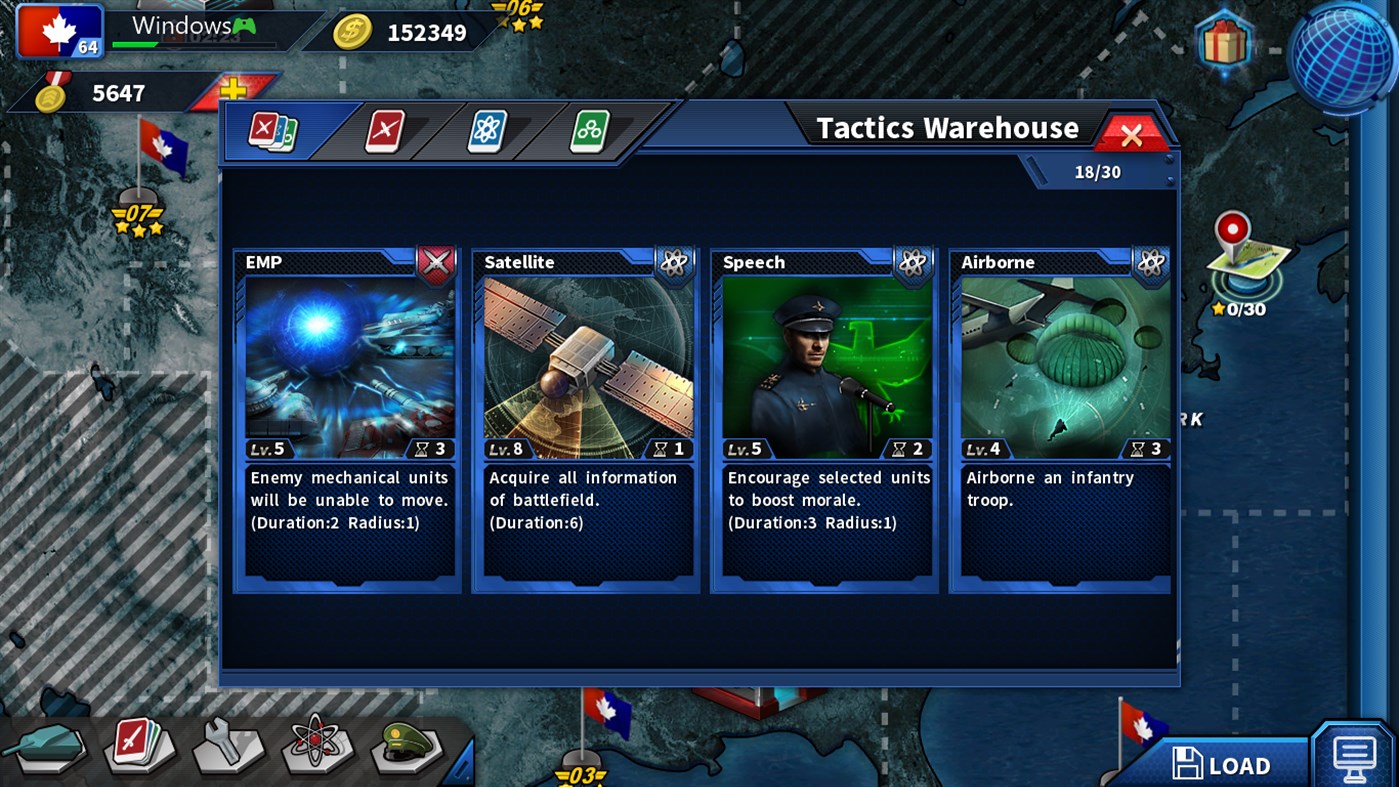This screenshot has height=787, width=1399.
Task: Toggle the atom marker on the Airborne card
Action: [1151, 262]
